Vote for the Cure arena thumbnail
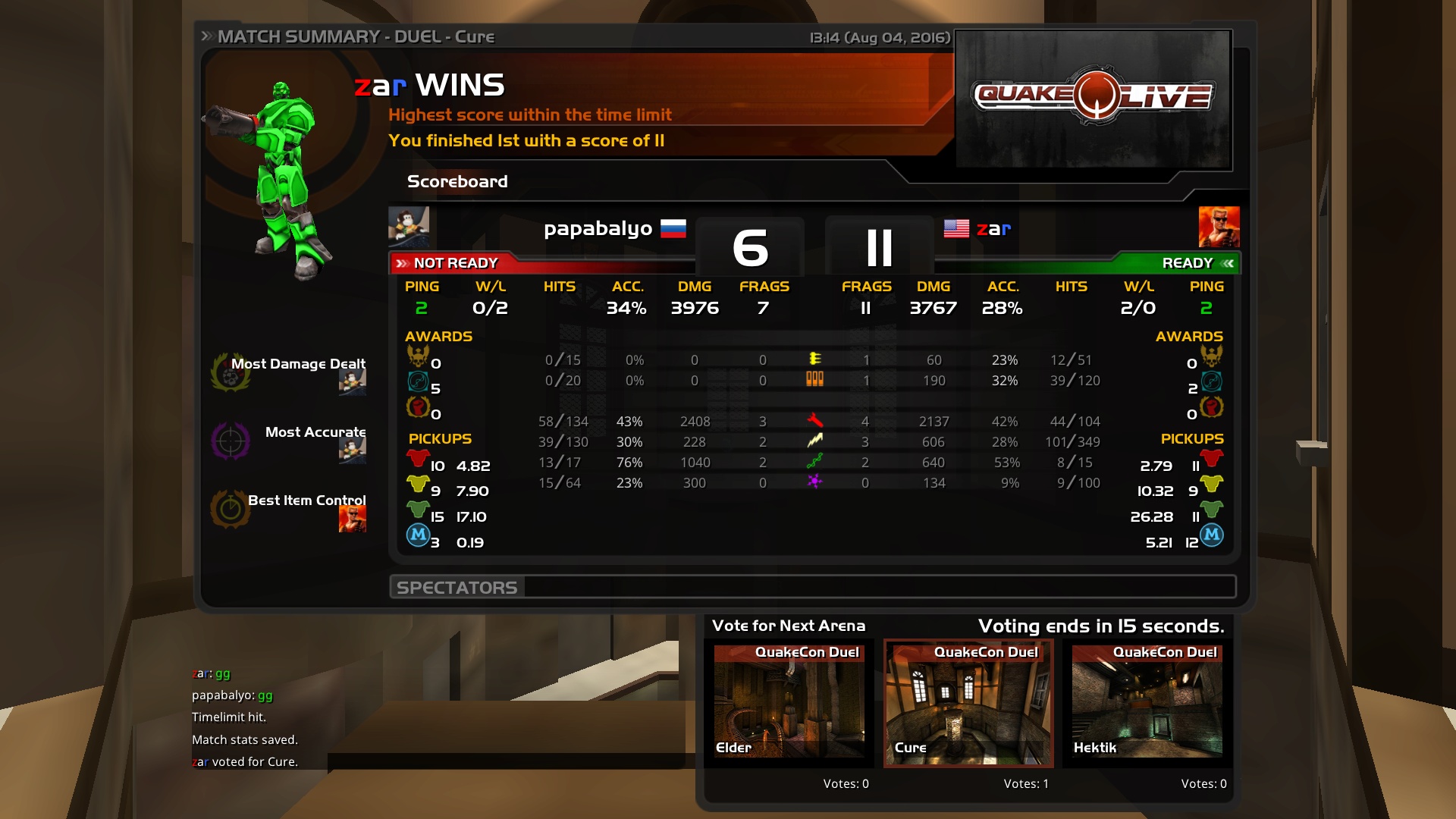This screenshot has width=1456, height=819. tap(968, 702)
